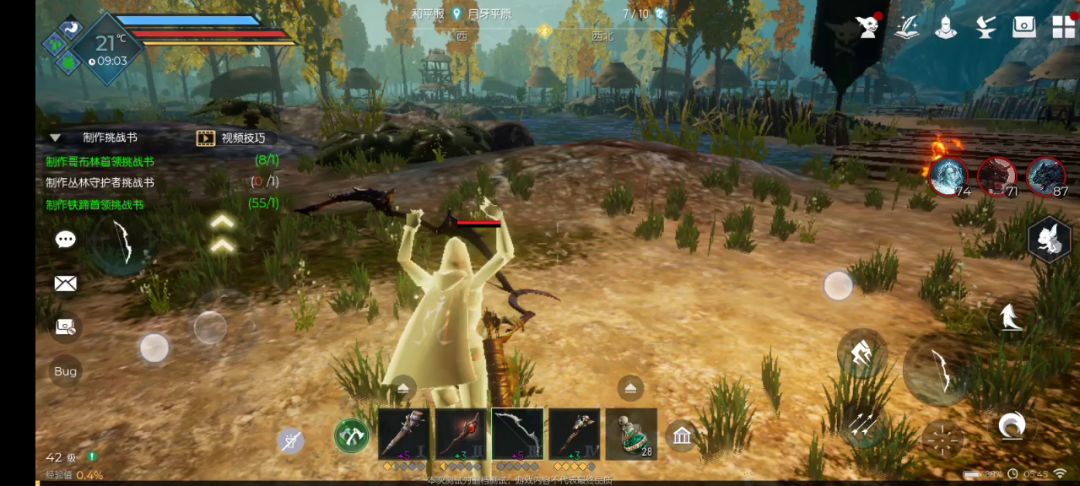
Task: Open the bank building icon
Action: coord(683,435)
